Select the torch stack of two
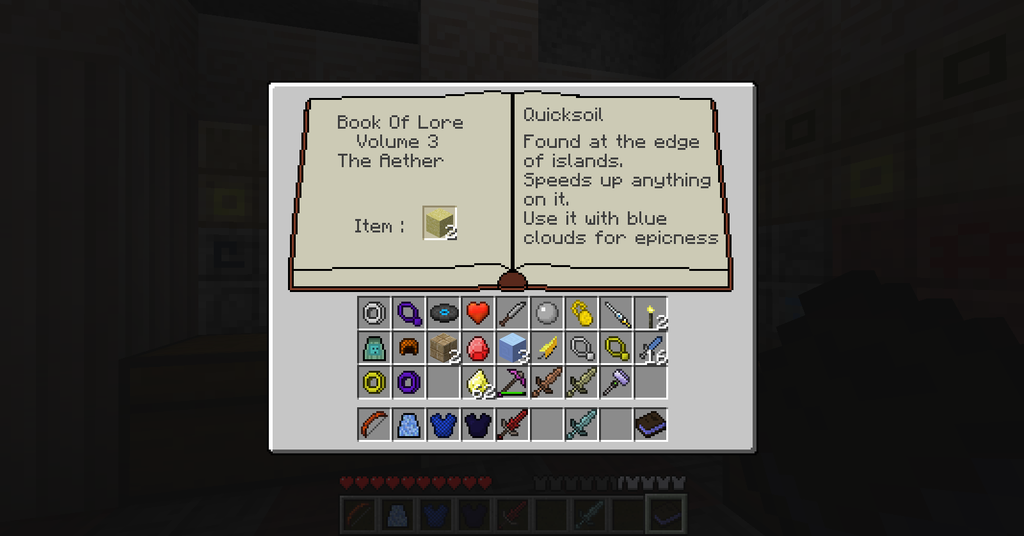Image resolution: width=1024 pixels, height=536 pixels. [x=651, y=313]
